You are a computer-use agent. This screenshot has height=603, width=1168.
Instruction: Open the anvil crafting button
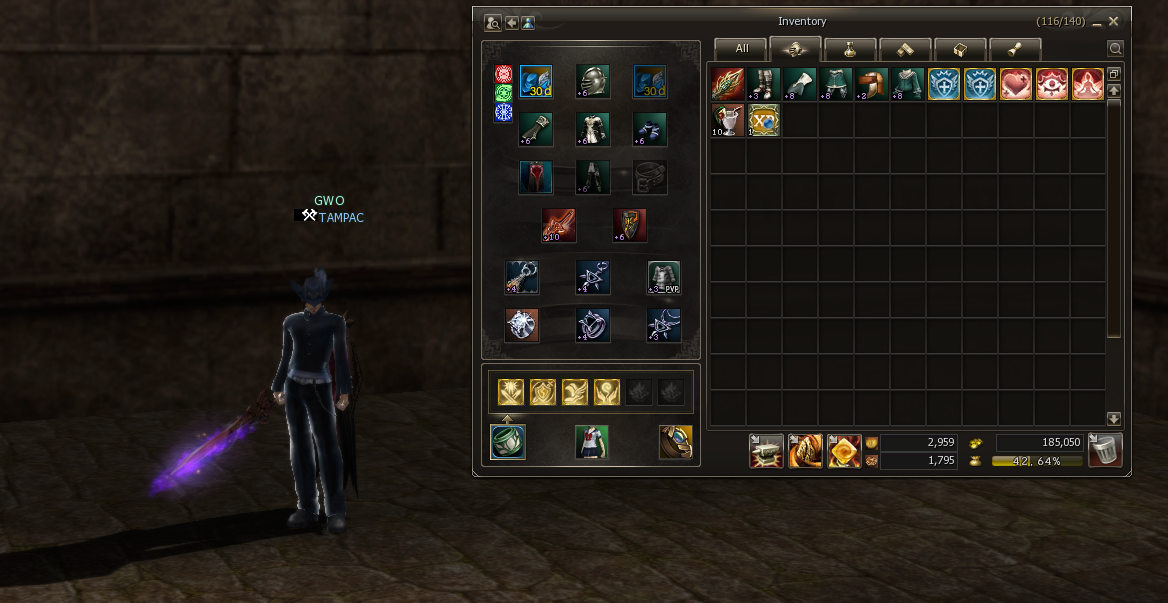[x=766, y=451]
